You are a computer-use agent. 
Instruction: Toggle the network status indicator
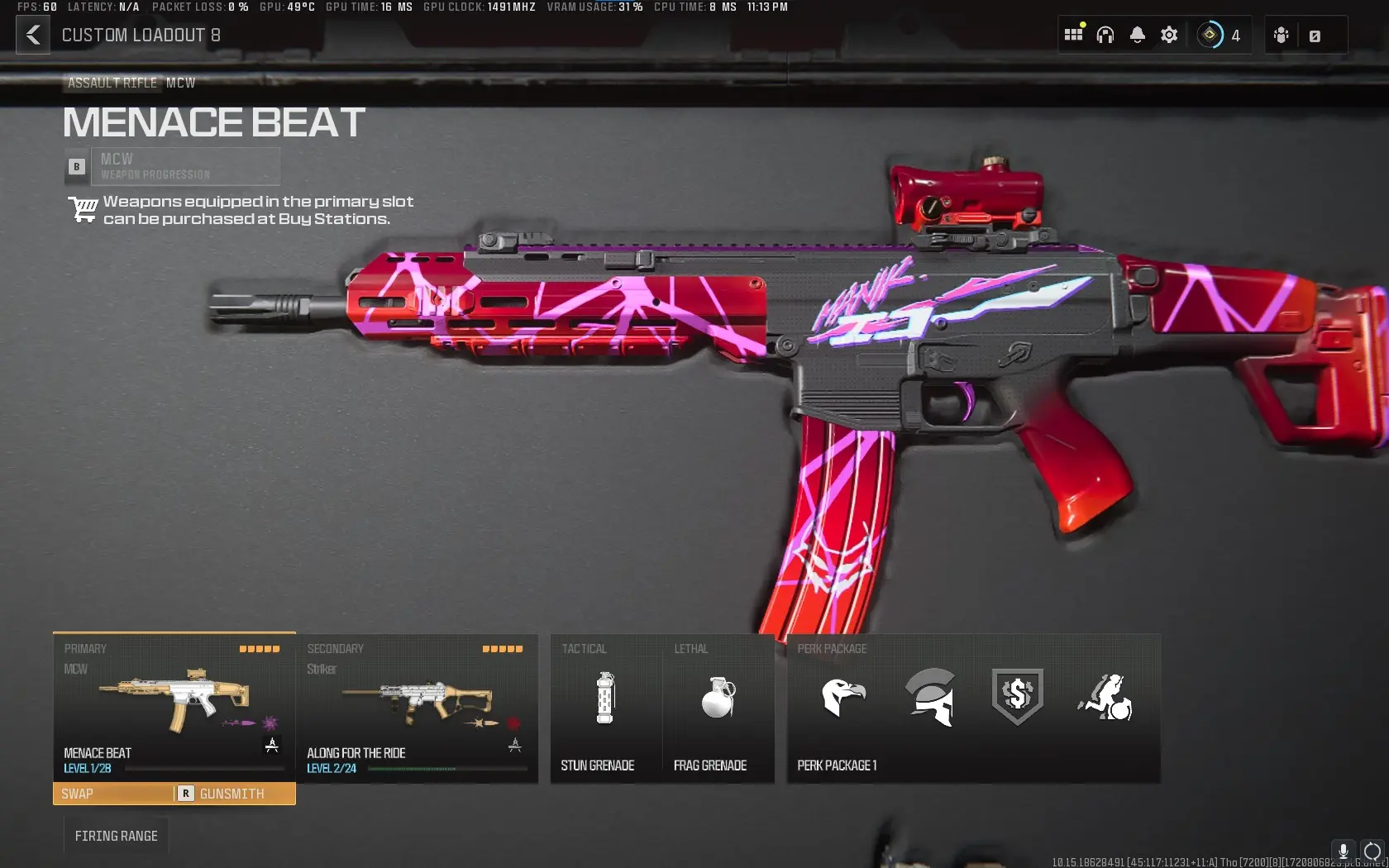pos(1370,851)
